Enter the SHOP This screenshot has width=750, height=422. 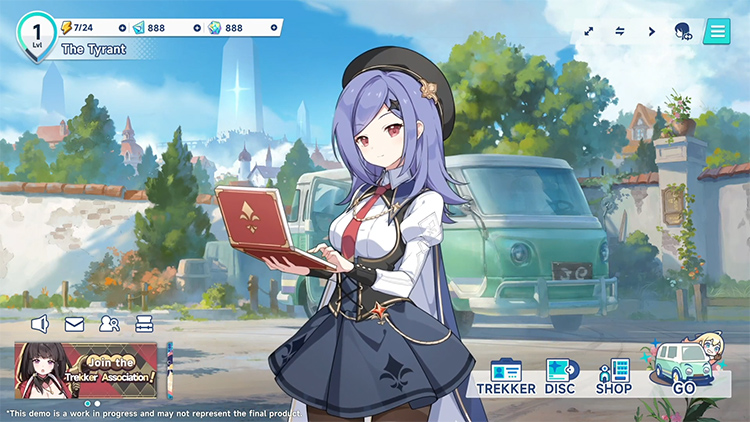tap(613, 376)
